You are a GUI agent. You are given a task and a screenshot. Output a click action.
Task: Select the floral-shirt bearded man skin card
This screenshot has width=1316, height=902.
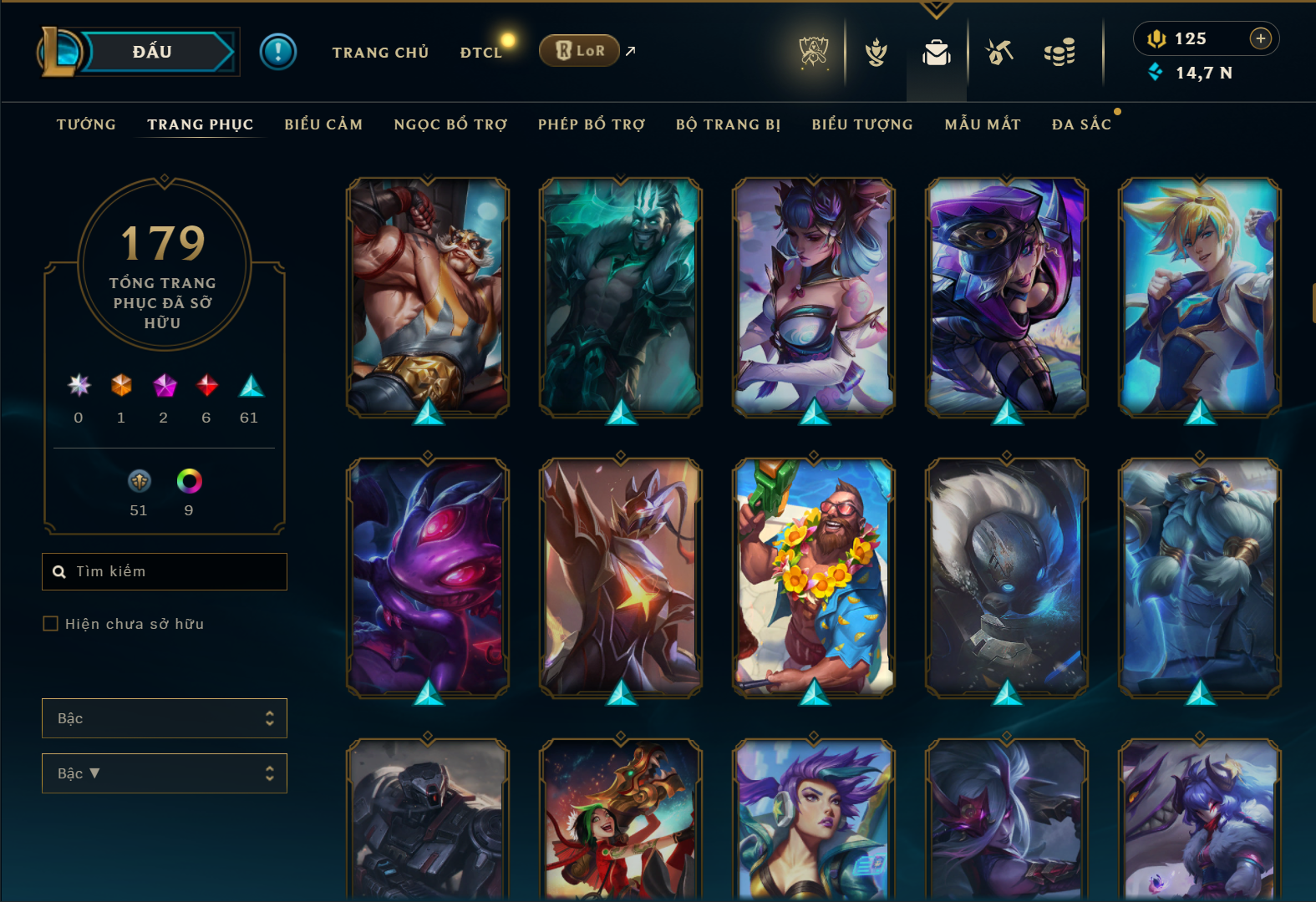click(x=814, y=577)
